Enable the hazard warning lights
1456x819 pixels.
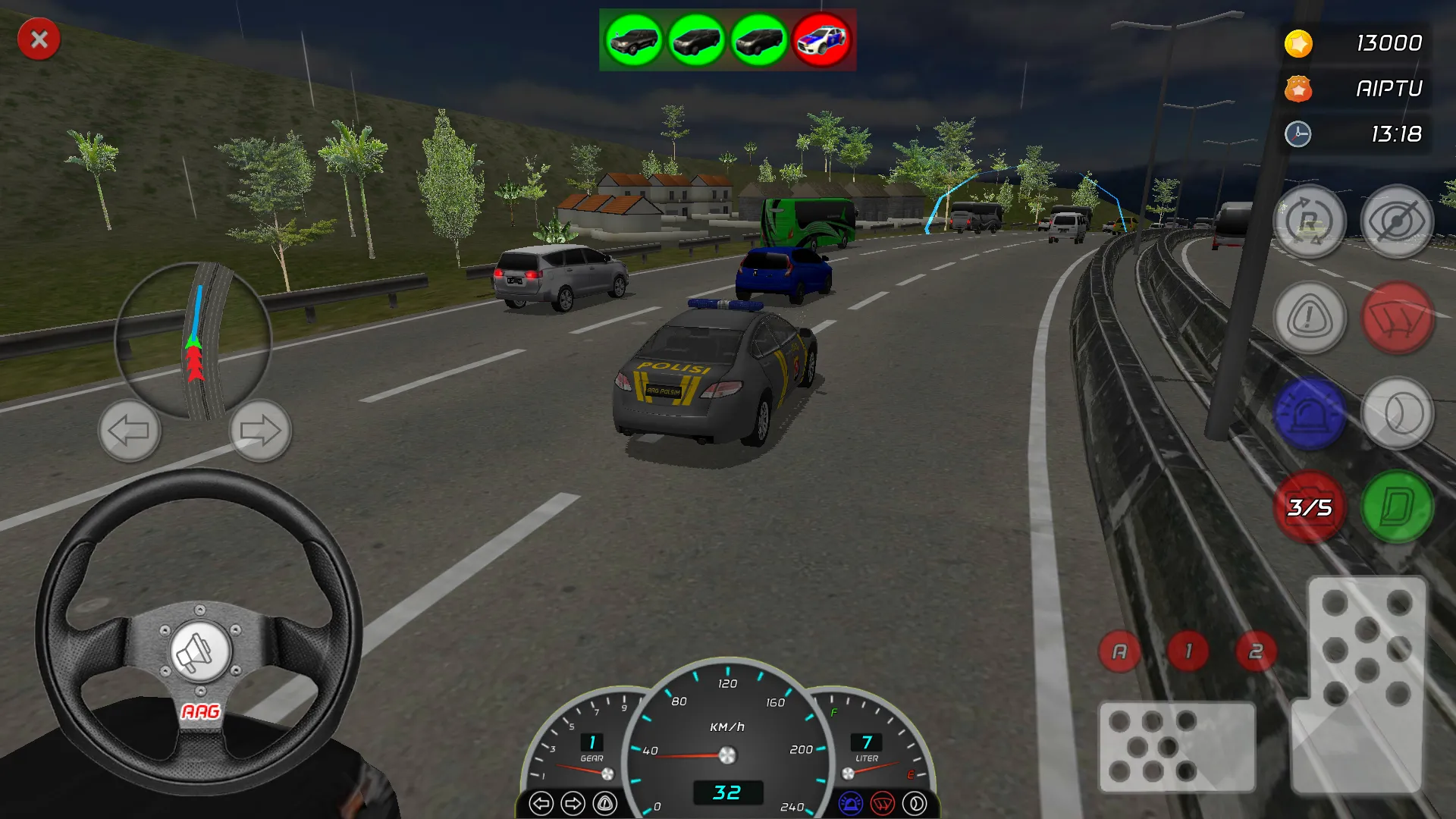(1308, 318)
